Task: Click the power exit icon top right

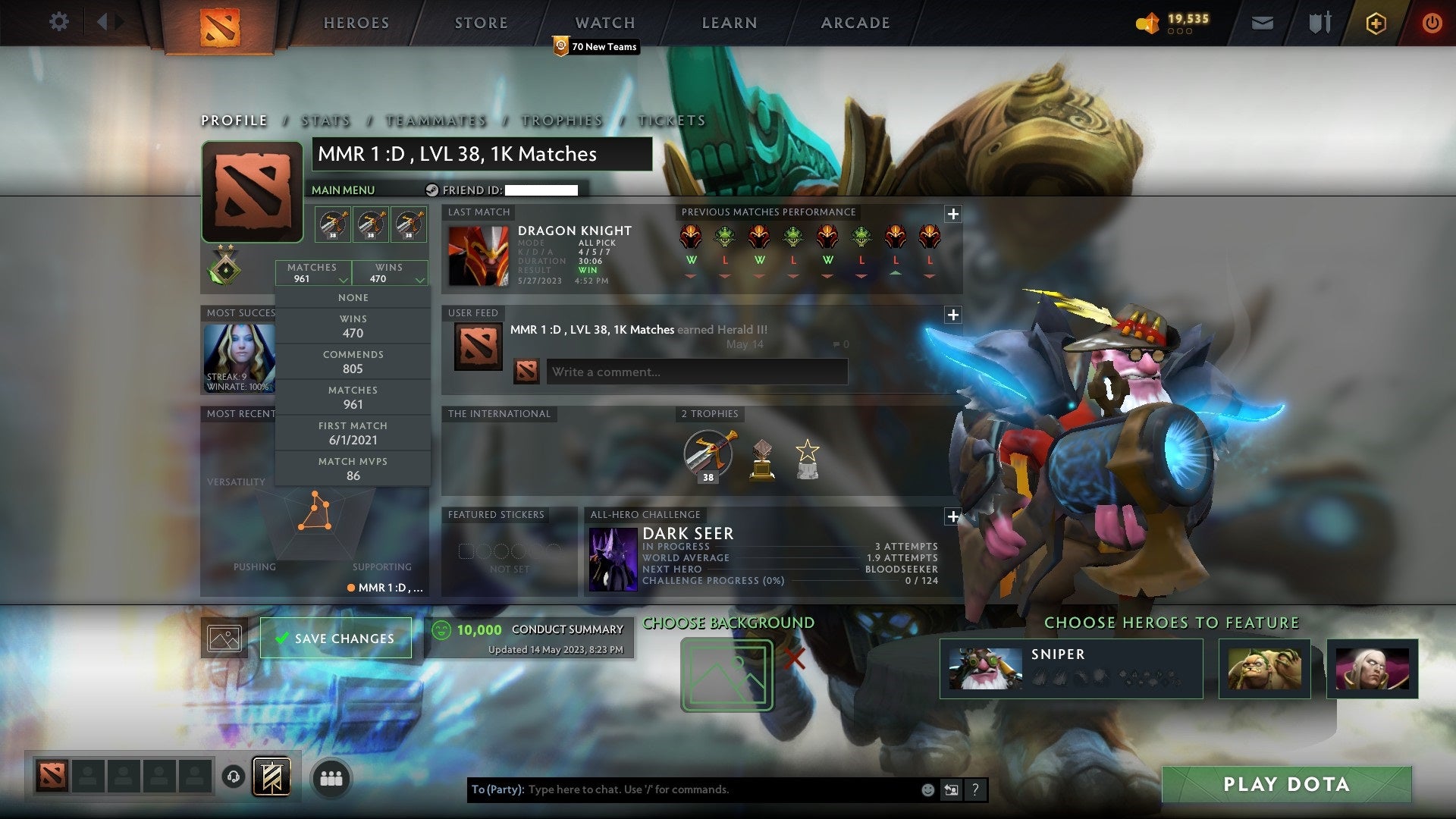Action: tap(1432, 23)
